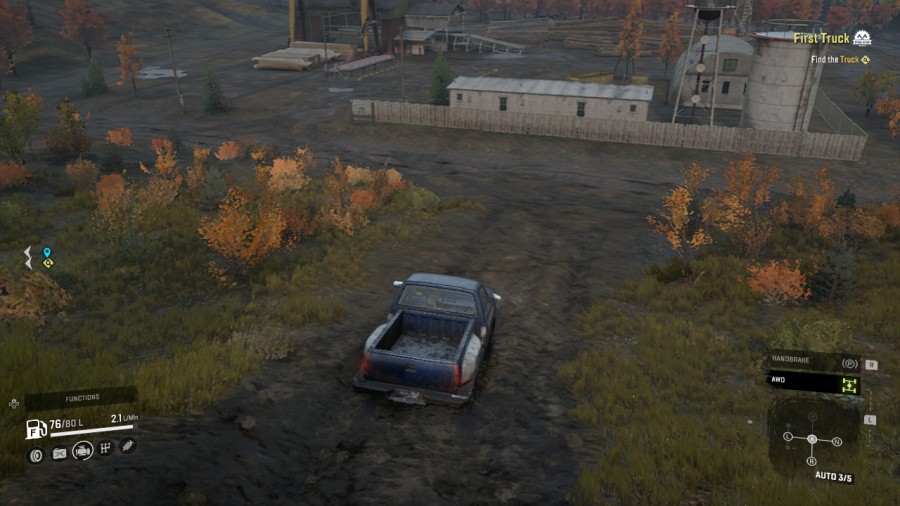
Task: Click the gearbox icon
Action: pos(105,448)
